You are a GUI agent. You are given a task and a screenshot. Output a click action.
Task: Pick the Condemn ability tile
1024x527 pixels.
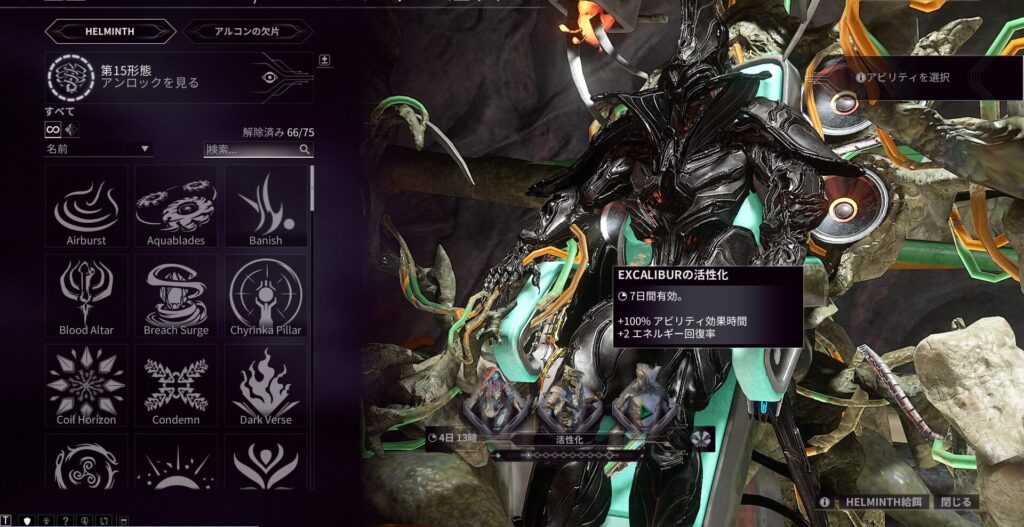tap(176, 386)
